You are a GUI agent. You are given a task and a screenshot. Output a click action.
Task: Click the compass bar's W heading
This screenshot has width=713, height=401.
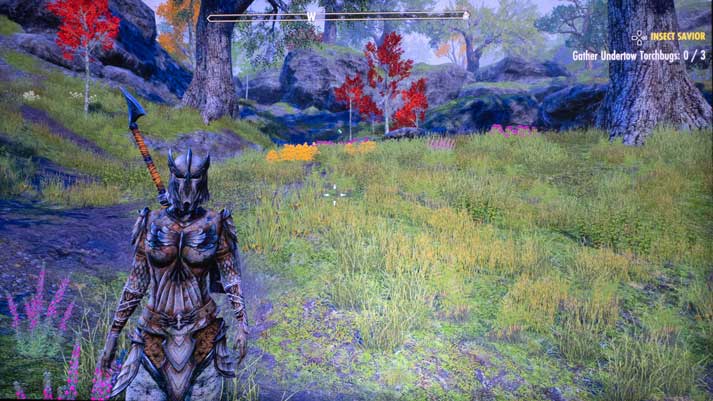tap(312, 16)
